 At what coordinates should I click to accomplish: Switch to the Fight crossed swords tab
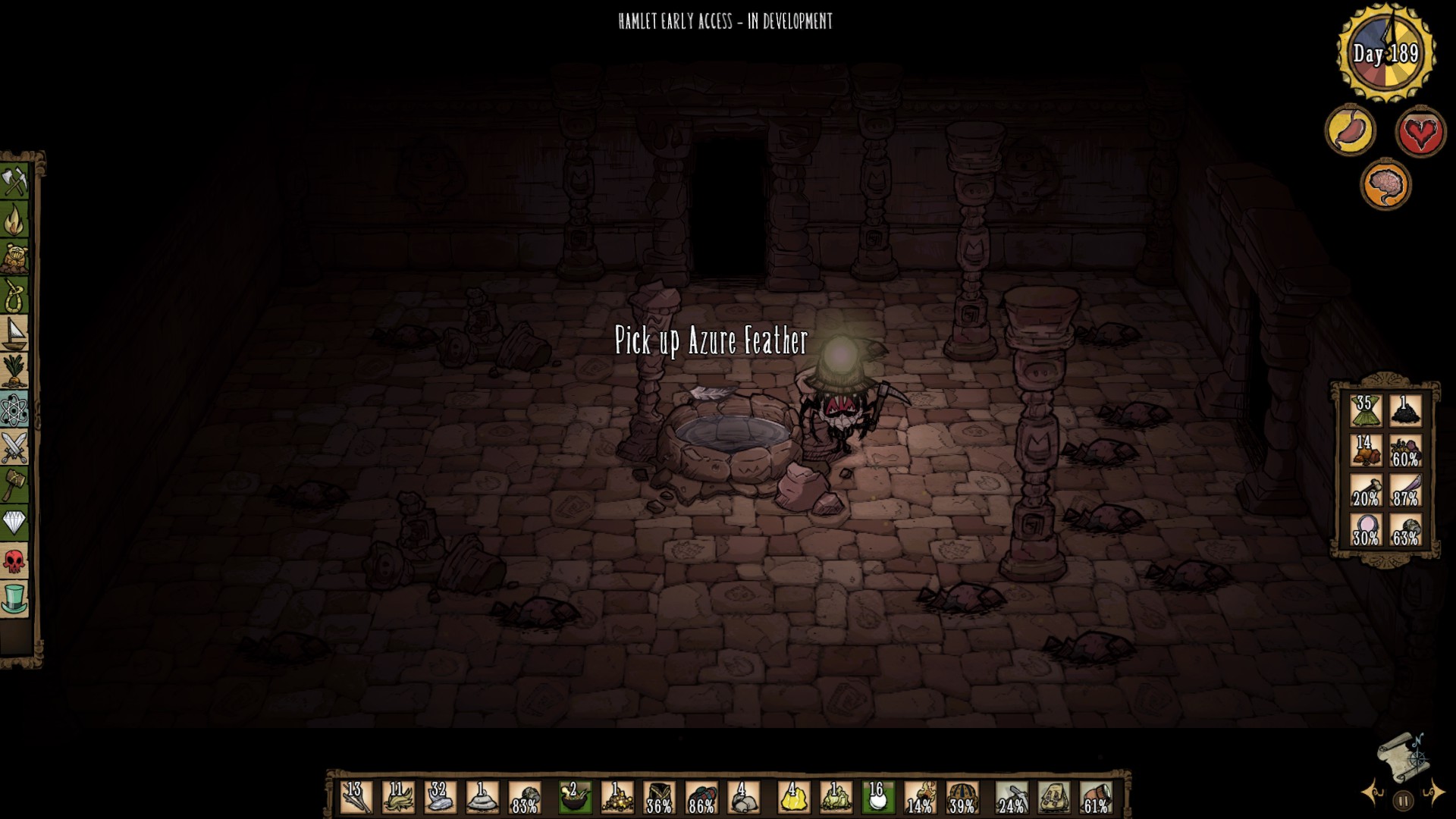14,447
